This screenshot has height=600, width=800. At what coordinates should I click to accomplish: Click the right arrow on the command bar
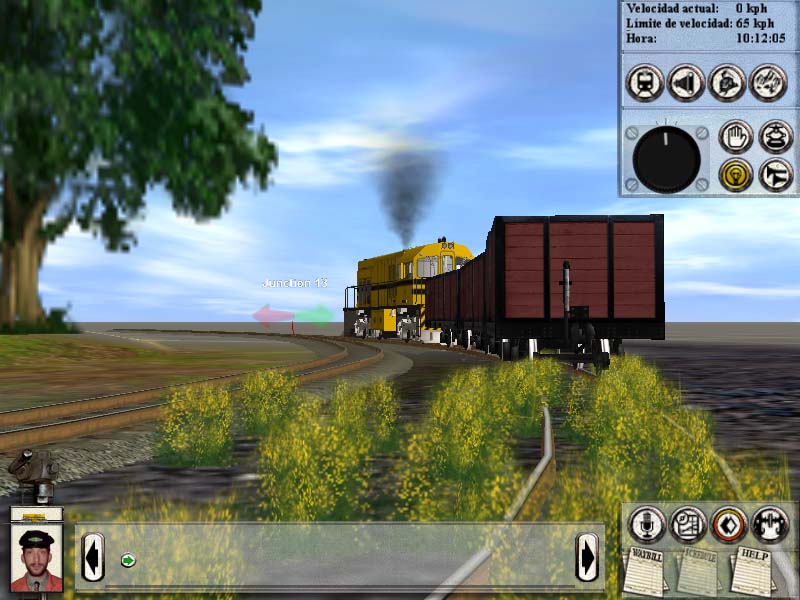(587, 557)
